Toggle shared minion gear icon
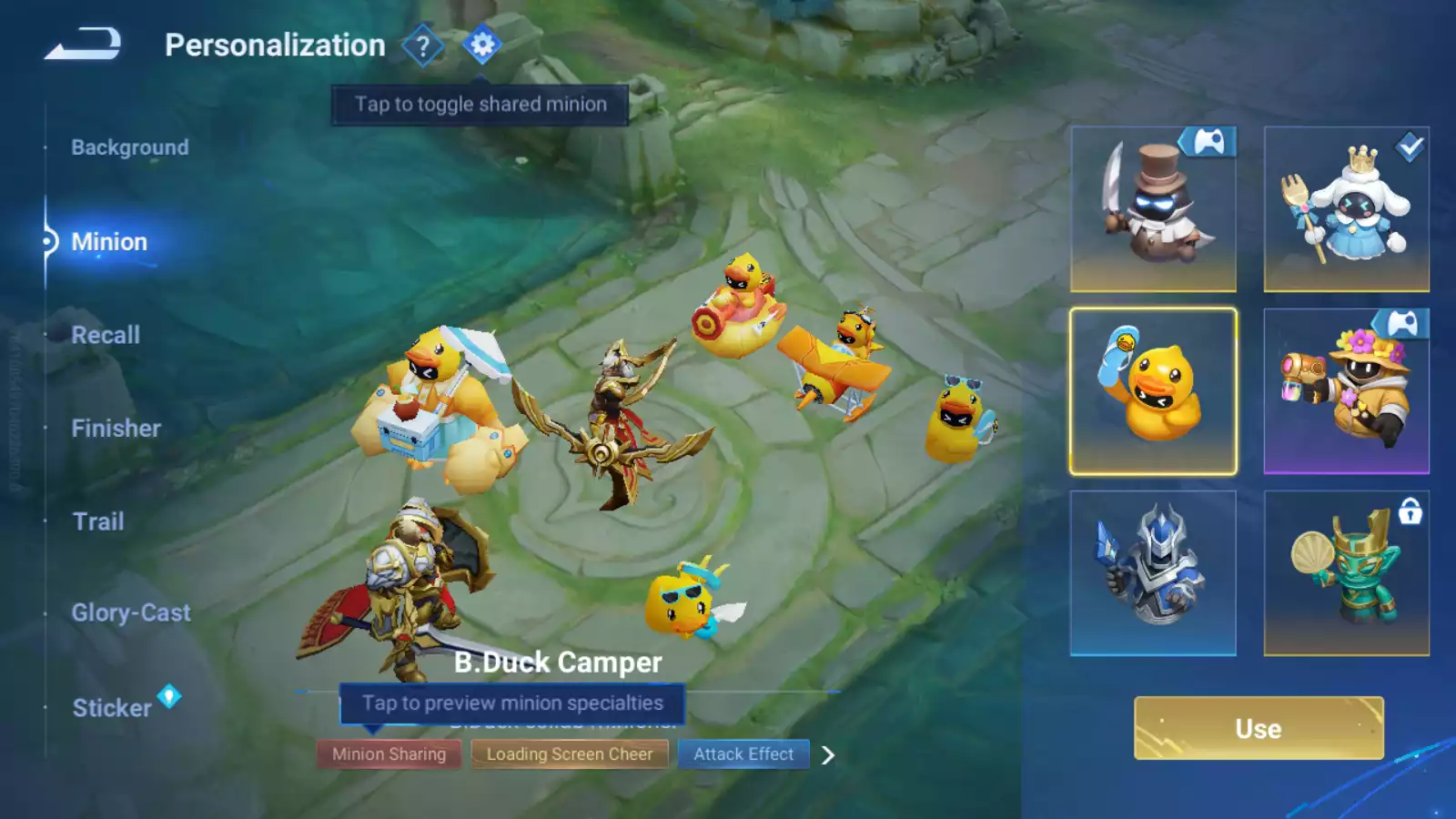The width and height of the screenshot is (1456, 819). 482,45
